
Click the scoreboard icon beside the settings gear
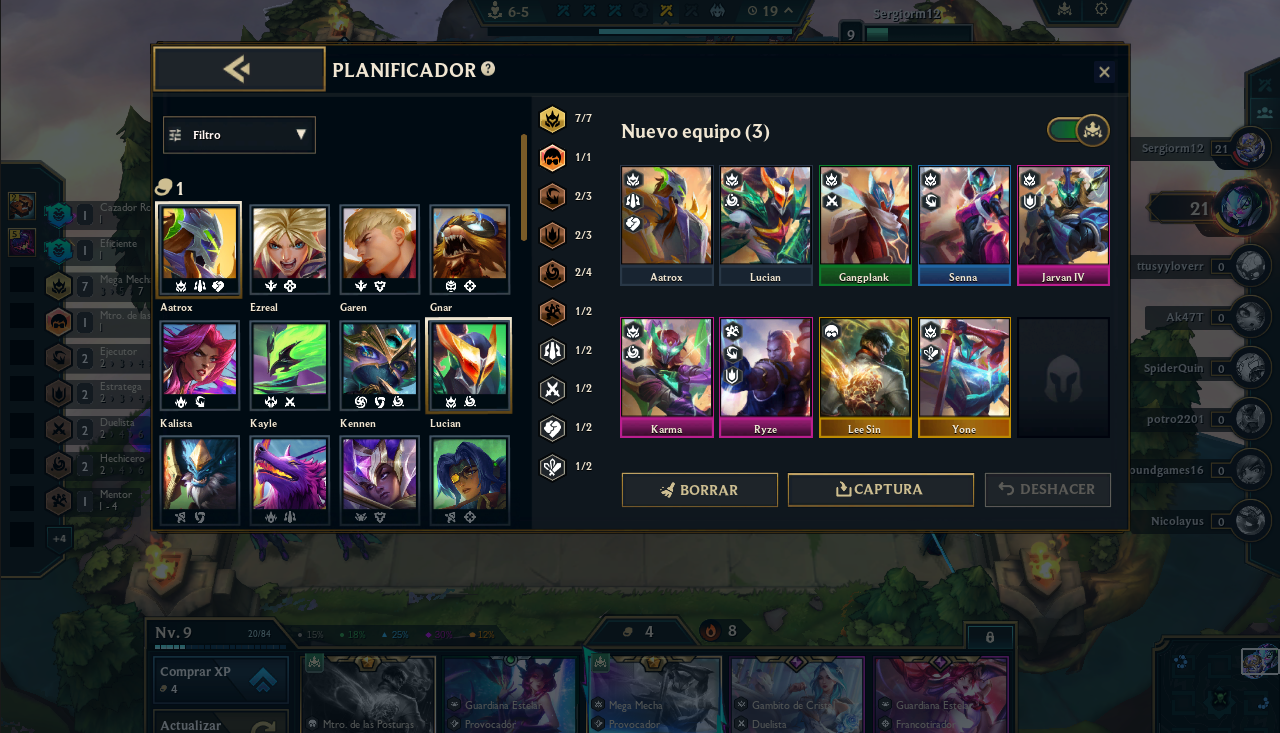(1064, 10)
